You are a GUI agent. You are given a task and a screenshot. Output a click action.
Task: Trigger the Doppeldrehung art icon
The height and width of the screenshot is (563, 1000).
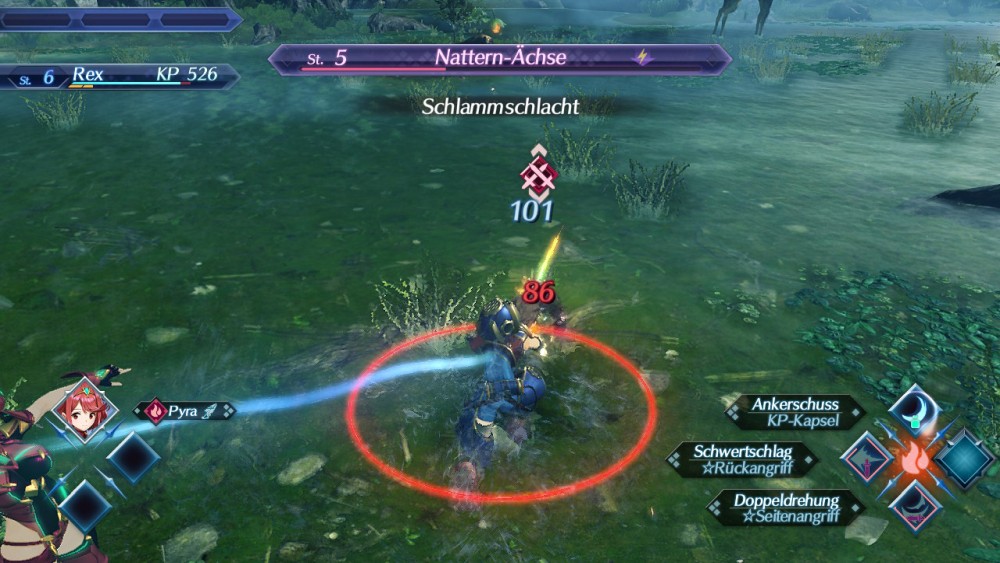(x=914, y=506)
